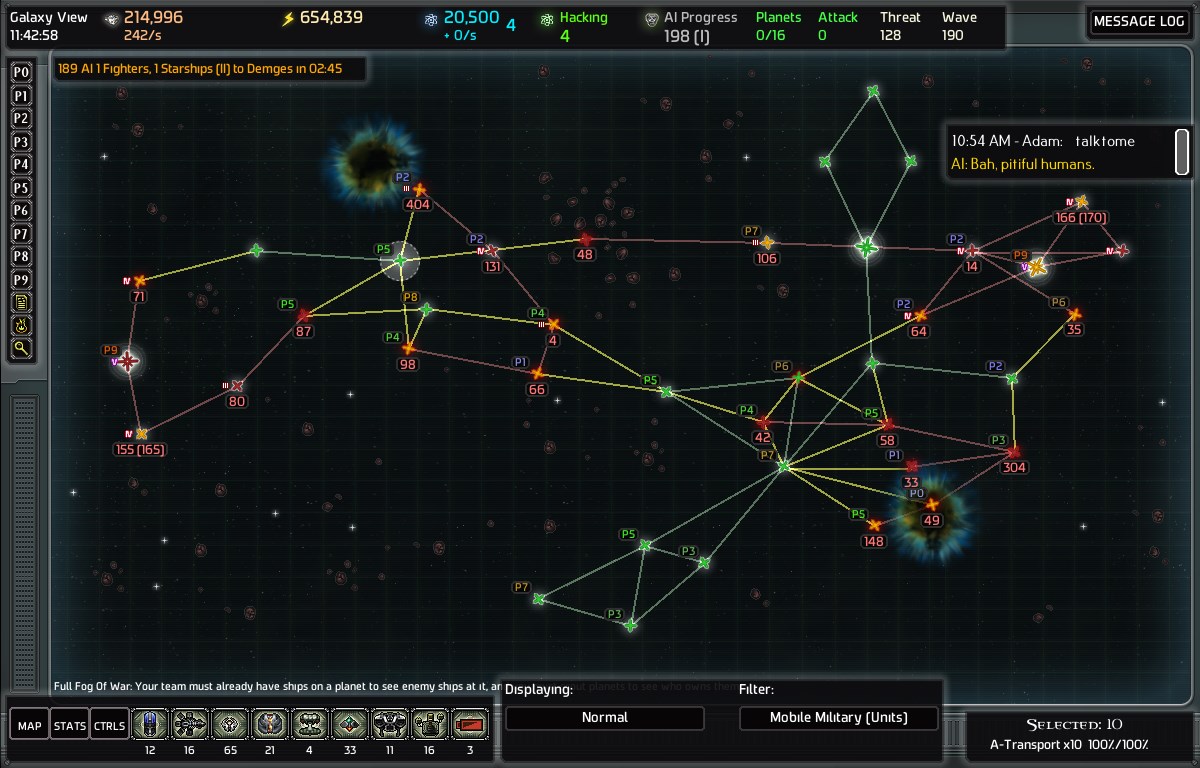
Task: Show the CTRLS panel
Action: (x=109, y=725)
